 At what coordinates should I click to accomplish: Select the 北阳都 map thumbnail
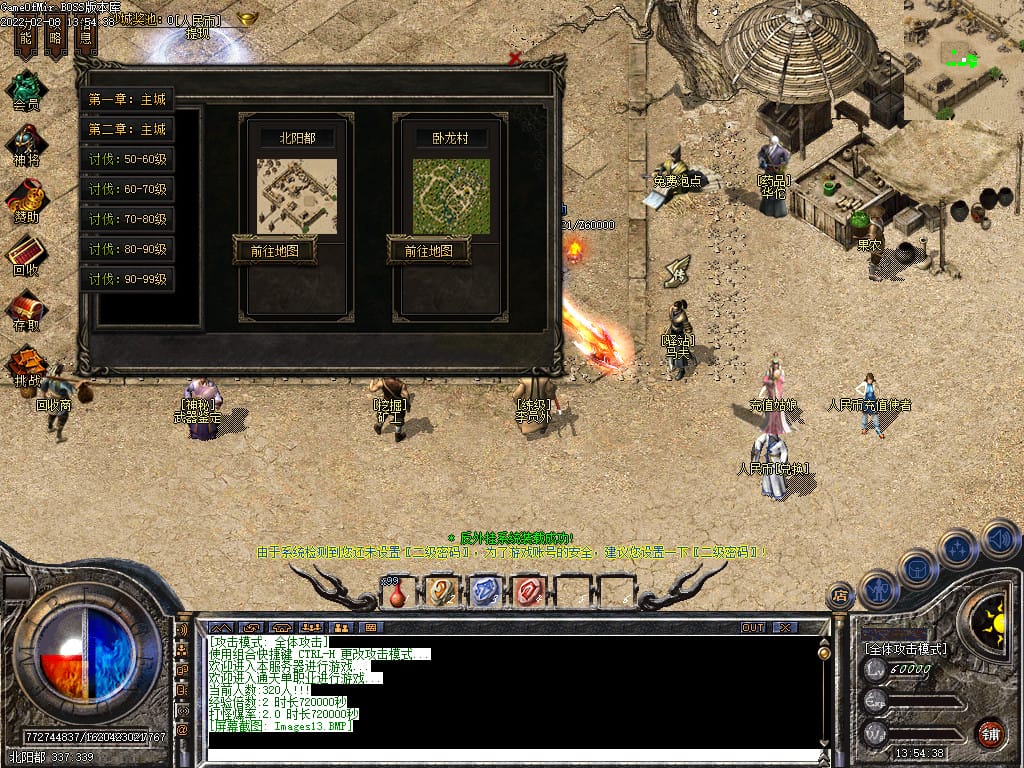[297, 196]
